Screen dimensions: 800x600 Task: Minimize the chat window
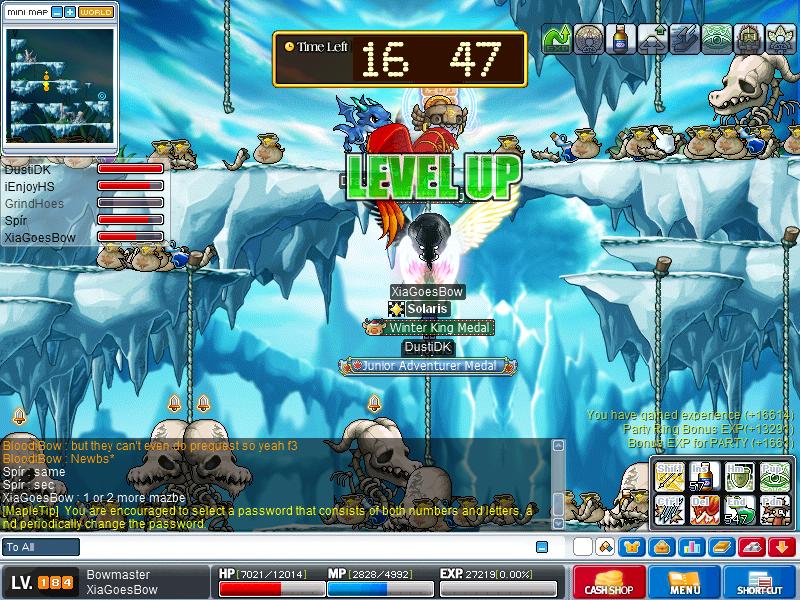pos(542,547)
